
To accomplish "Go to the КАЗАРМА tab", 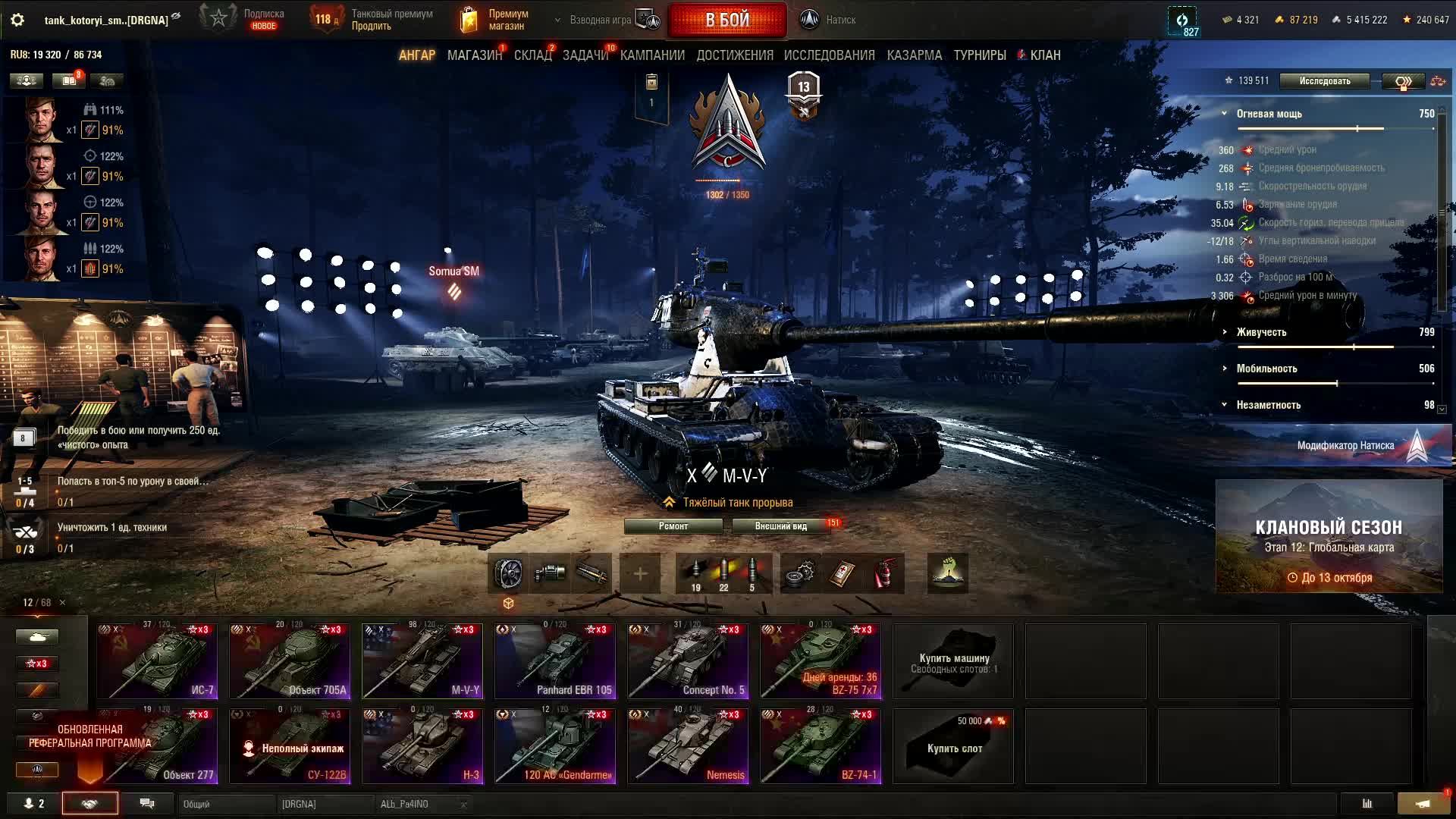I will point(914,55).
